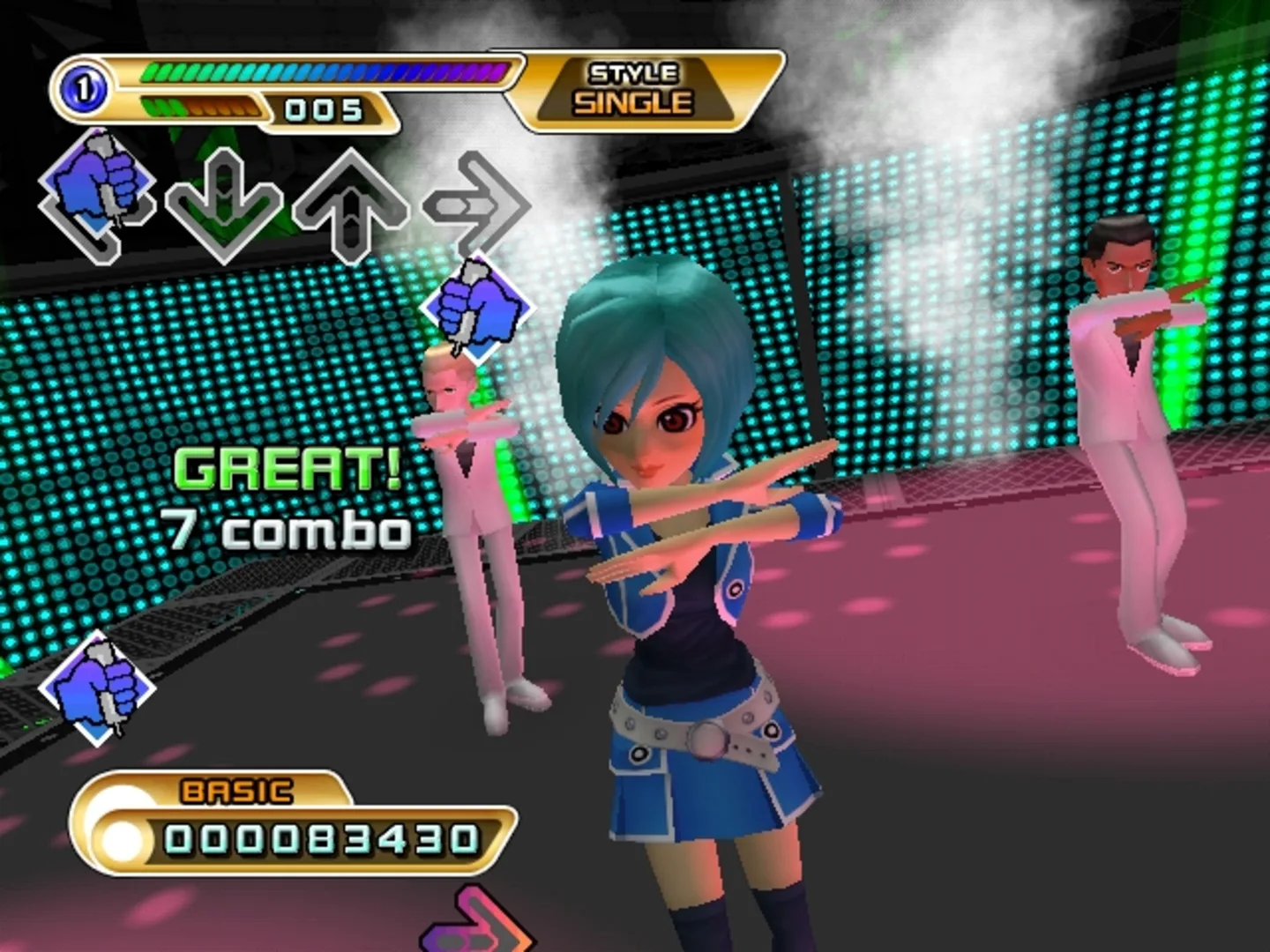Switch to the SINGLE style tab
1270x952 pixels.
[633, 100]
